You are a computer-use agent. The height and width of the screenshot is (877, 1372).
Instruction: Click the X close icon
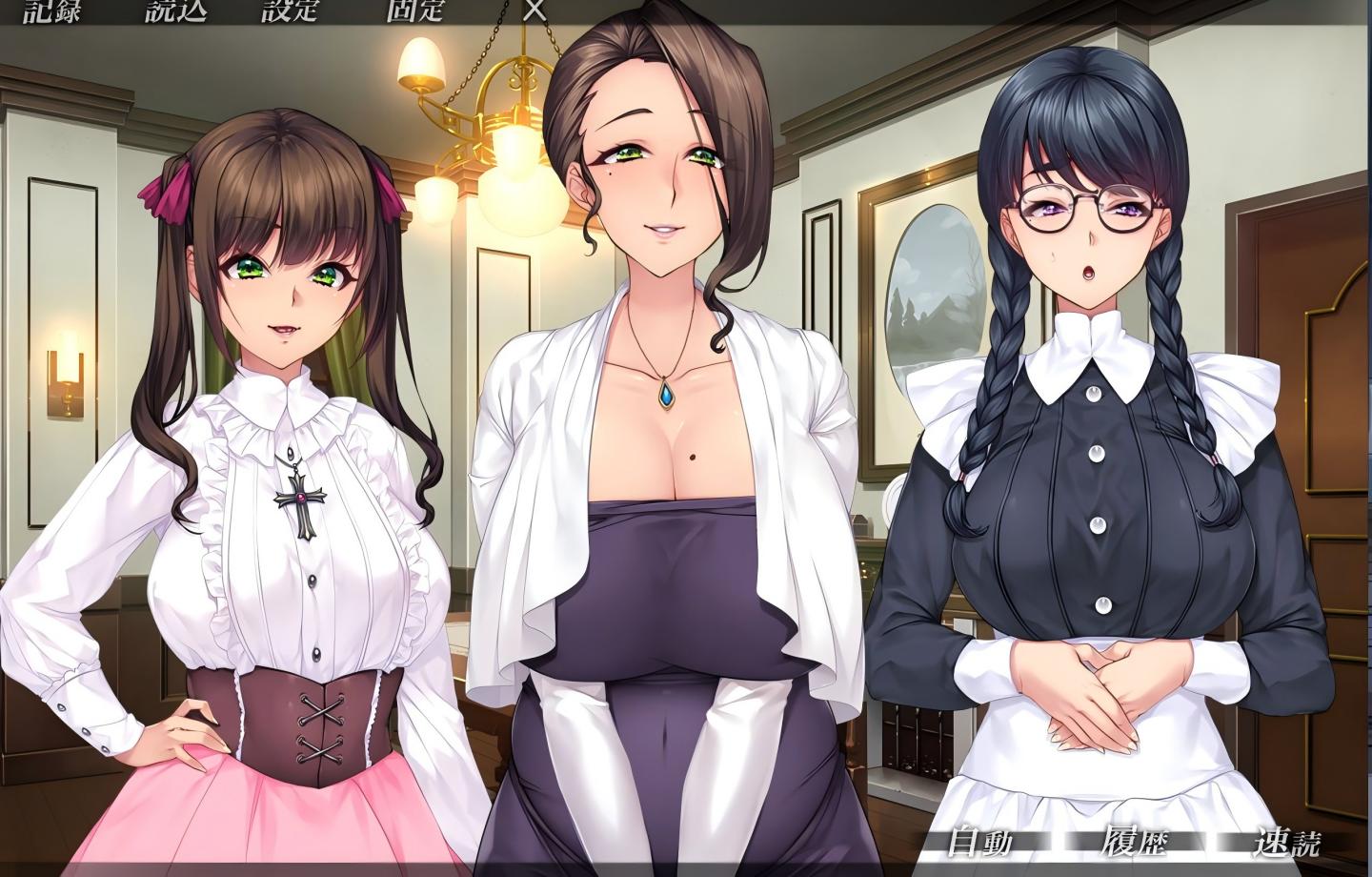pyautogui.click(x=530, y=14)
